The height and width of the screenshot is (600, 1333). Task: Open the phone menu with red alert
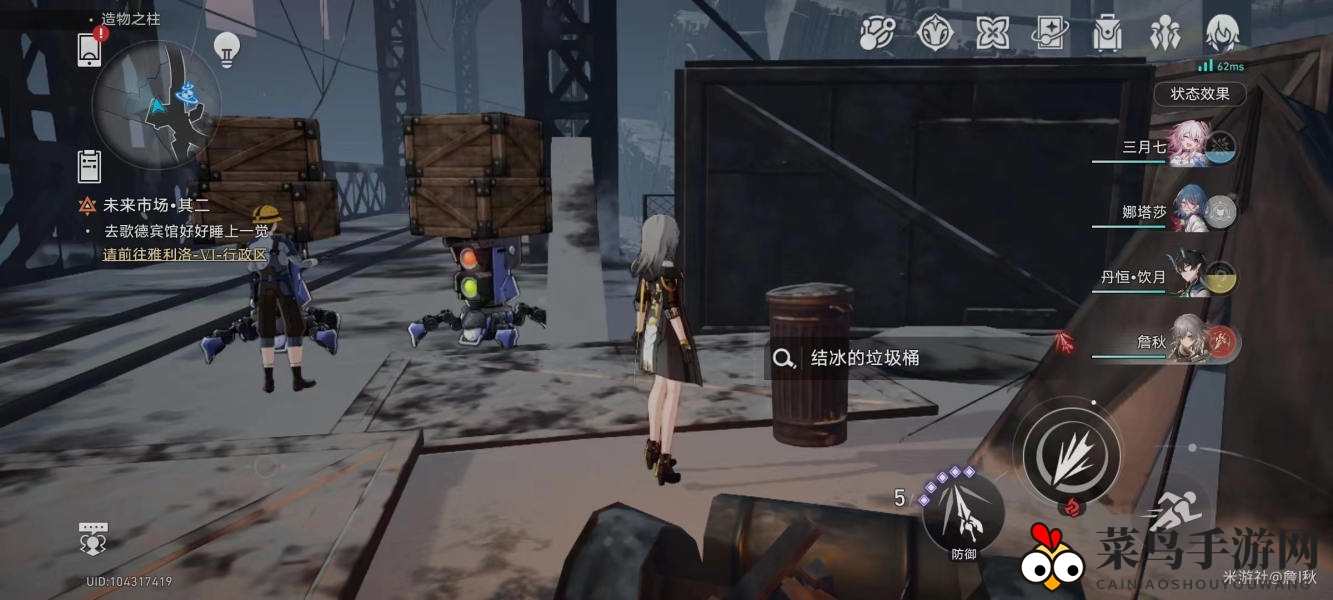coord(90,48)
